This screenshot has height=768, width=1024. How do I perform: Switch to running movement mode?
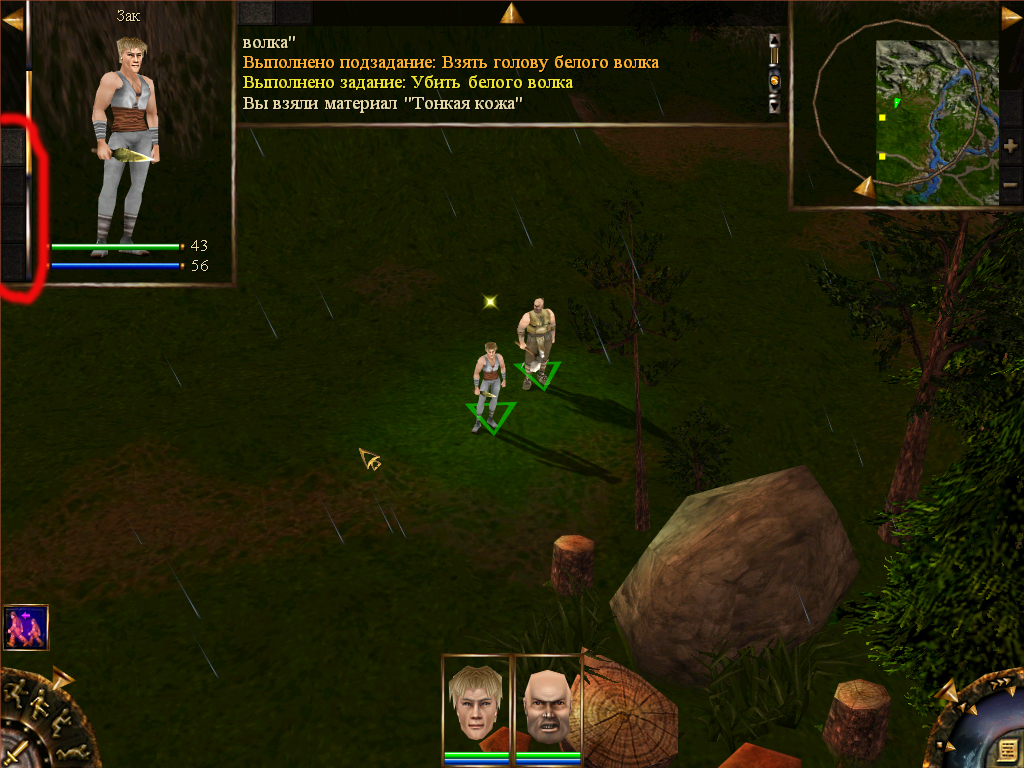pyautogui.click(x=17, y=692)
